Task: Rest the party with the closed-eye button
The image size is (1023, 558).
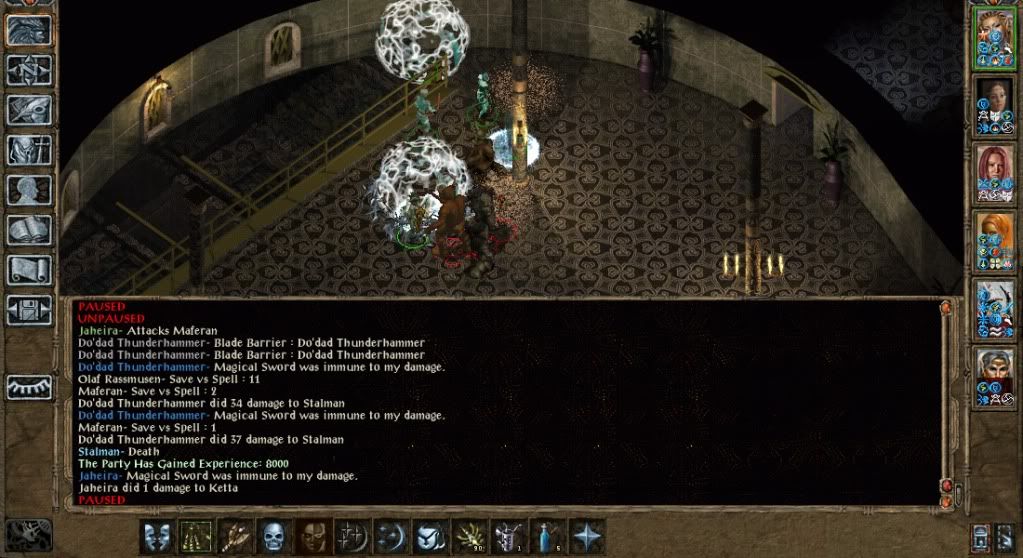Action: 29,387
